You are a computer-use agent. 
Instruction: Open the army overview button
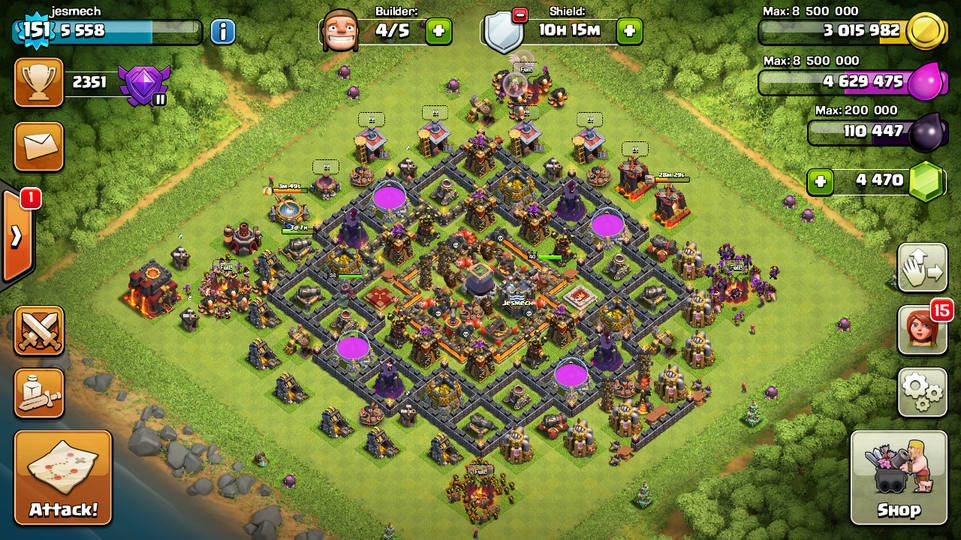[39, 393]
